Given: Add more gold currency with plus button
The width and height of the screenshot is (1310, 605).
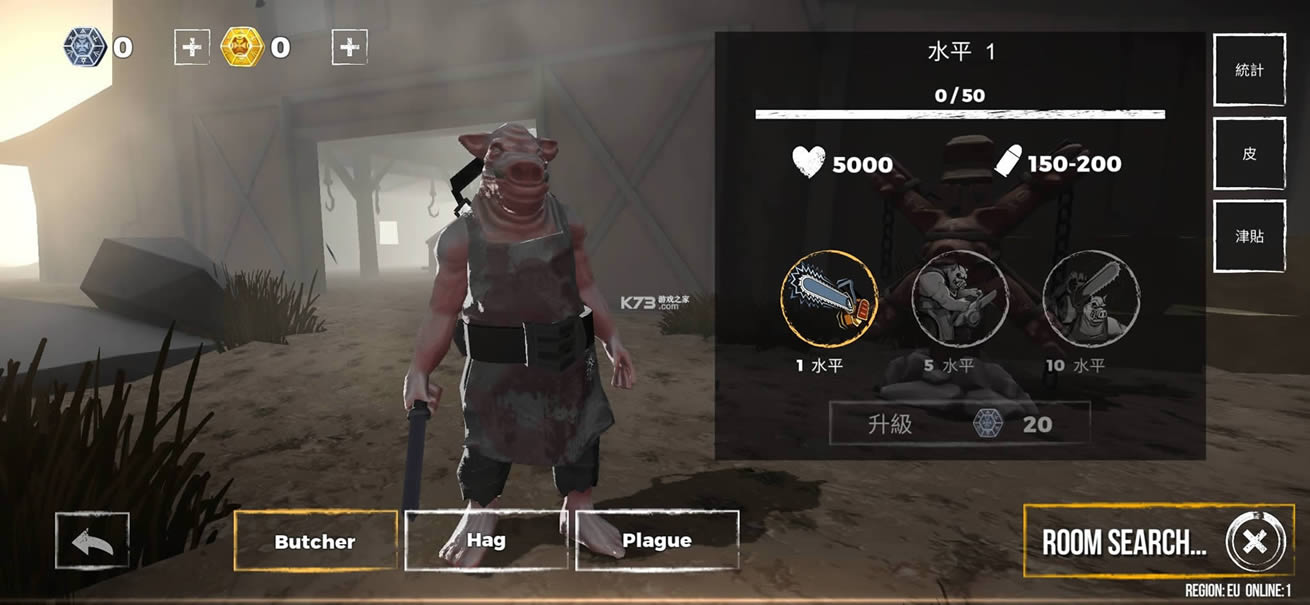Looking at the screenshot, I should [349, 47].
